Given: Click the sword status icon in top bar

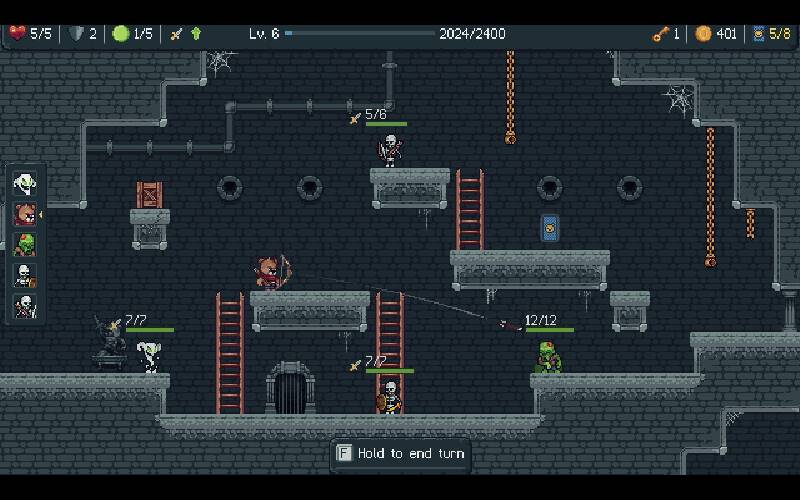Looking at the screenshot, I should (x=176, y=34).
